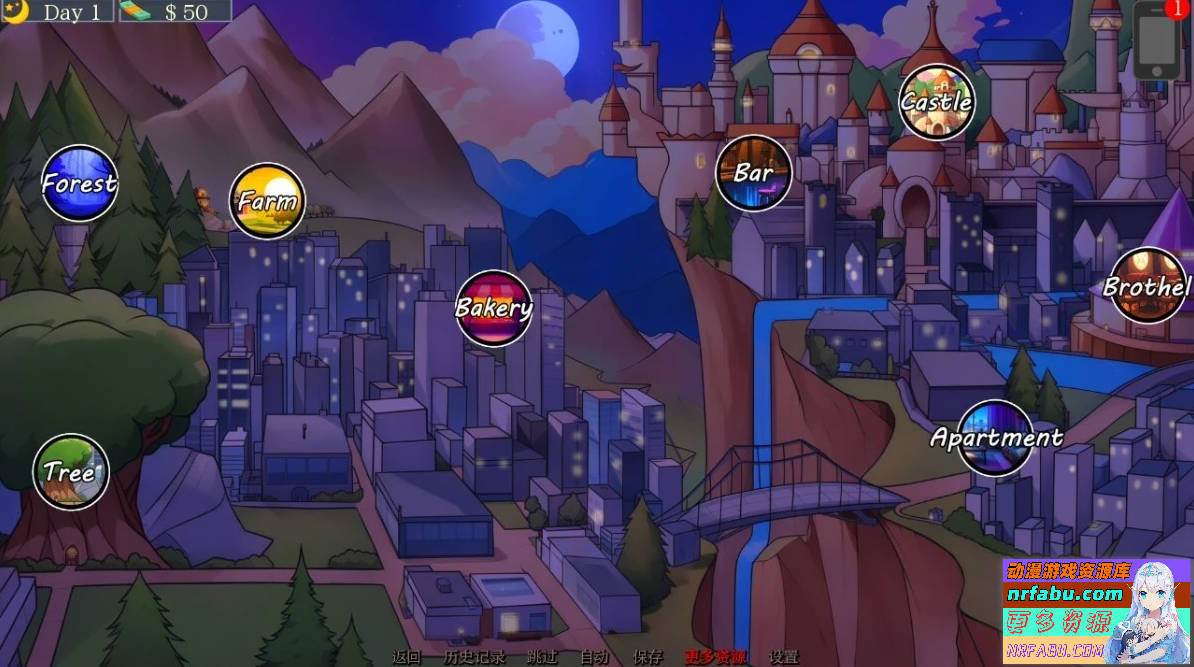This screenshot has height=667, width=1194.
Task: Click the red 更多资源 link
Action: [715, 657]
